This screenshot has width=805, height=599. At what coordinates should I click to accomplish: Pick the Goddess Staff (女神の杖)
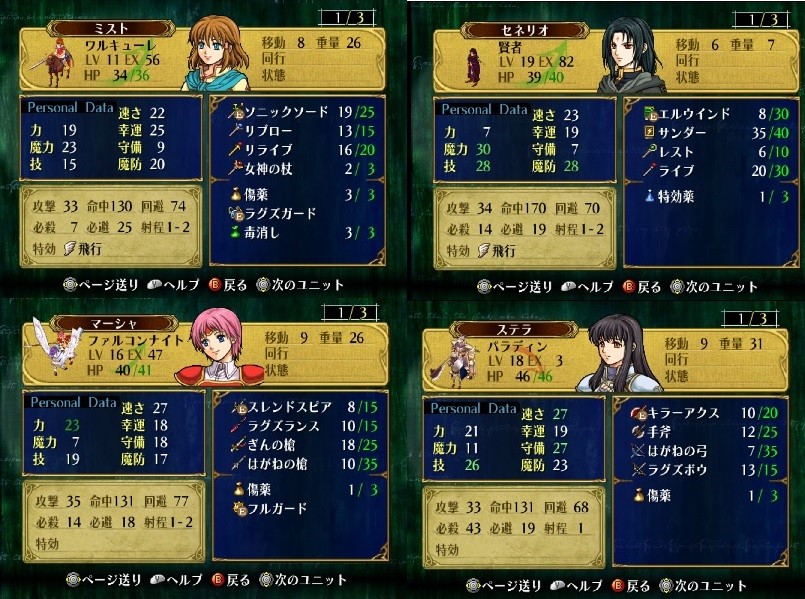click(x=273, y=169)
